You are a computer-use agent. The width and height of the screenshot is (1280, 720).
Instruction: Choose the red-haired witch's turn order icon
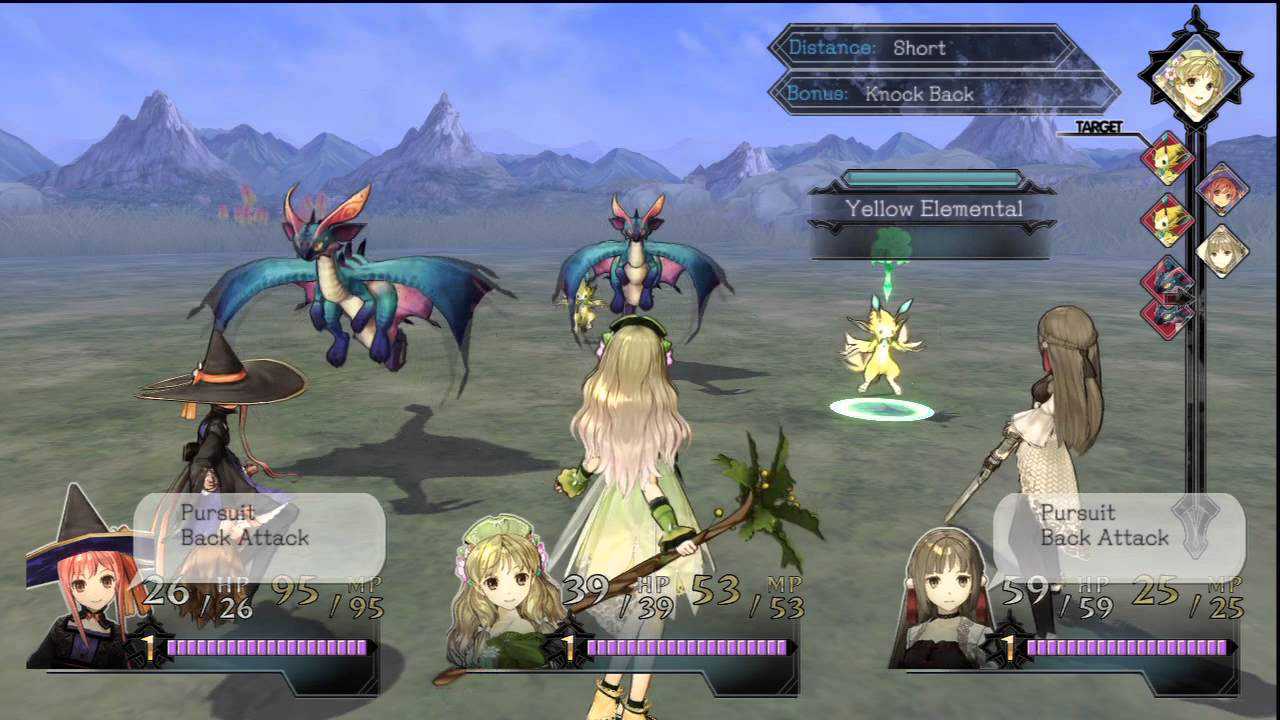tap(1221, 188)
